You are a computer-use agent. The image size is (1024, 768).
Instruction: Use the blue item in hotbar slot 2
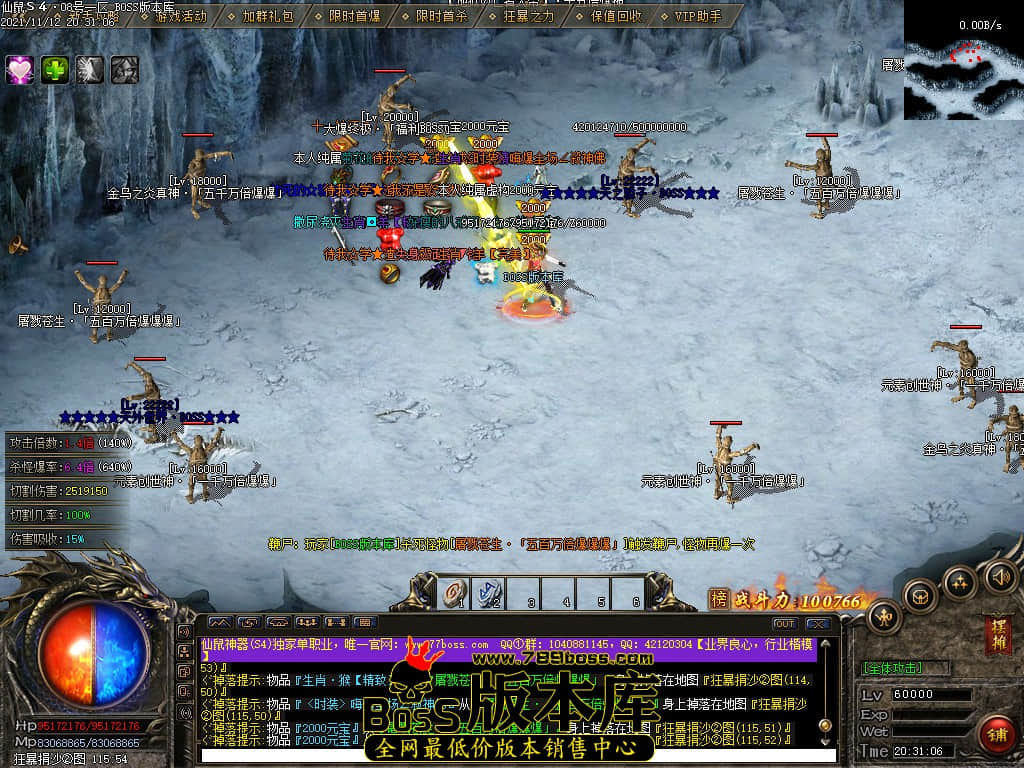point(492,593)
